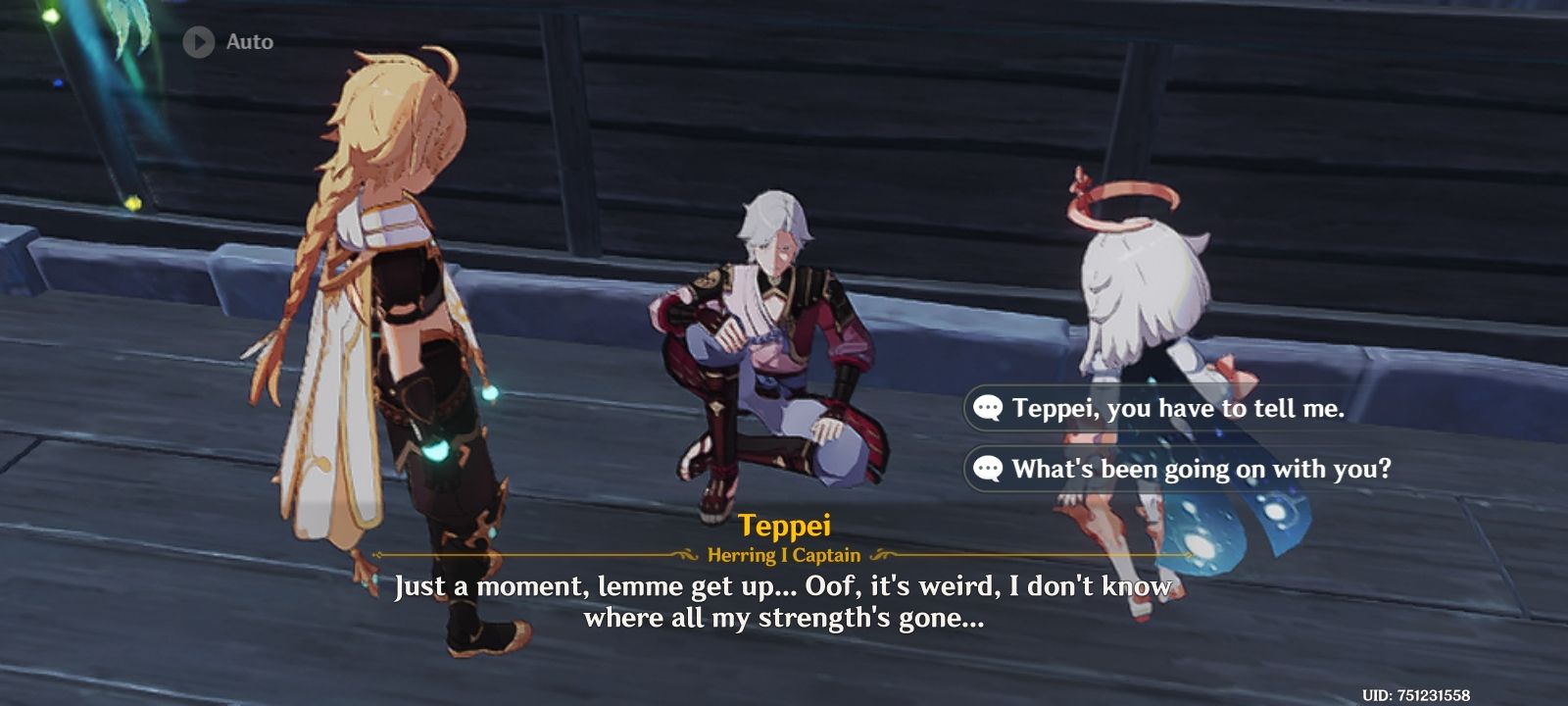The width and height of the screenshot is (1568, 706).
Task: Click the dialogue subtitle to advance the conversation
Action: pyautogui.click(x=782, y=603)
